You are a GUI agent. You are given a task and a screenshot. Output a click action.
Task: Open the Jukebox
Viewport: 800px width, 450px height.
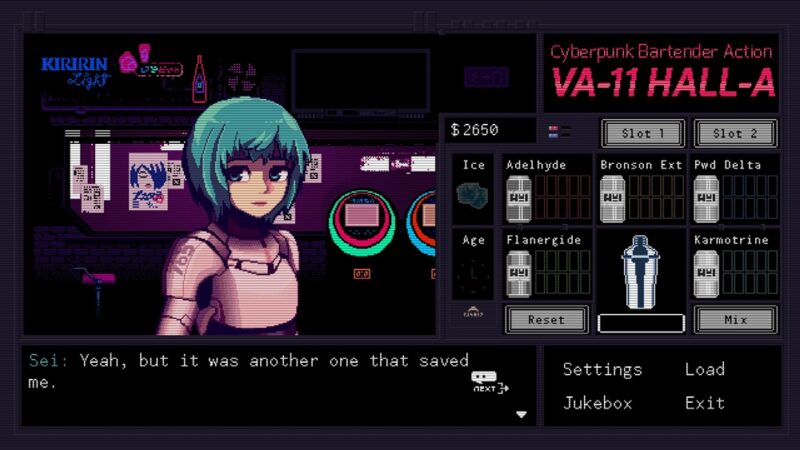coord(597,403)
